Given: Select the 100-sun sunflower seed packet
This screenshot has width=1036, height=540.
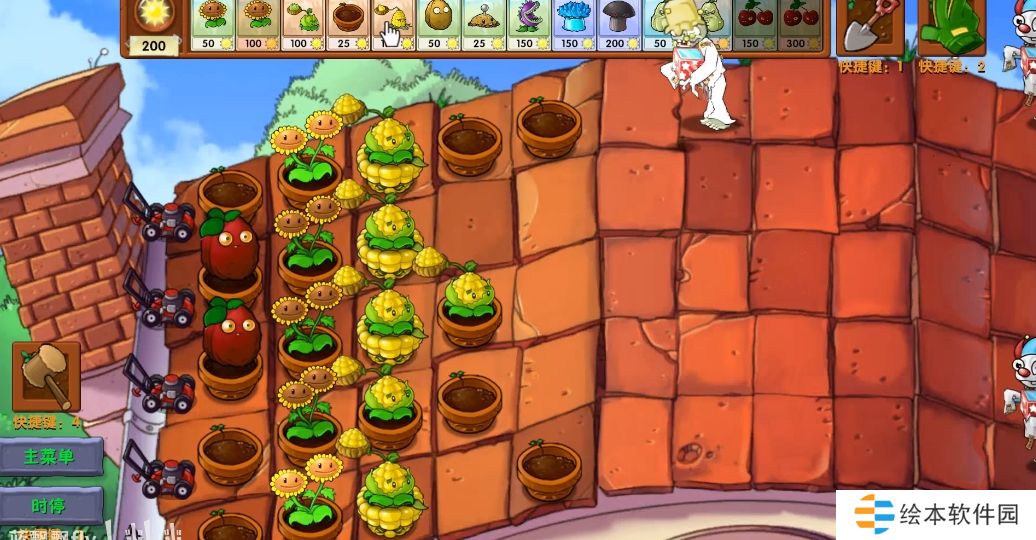Looking at the screenshot, I should tap(259, 24).
